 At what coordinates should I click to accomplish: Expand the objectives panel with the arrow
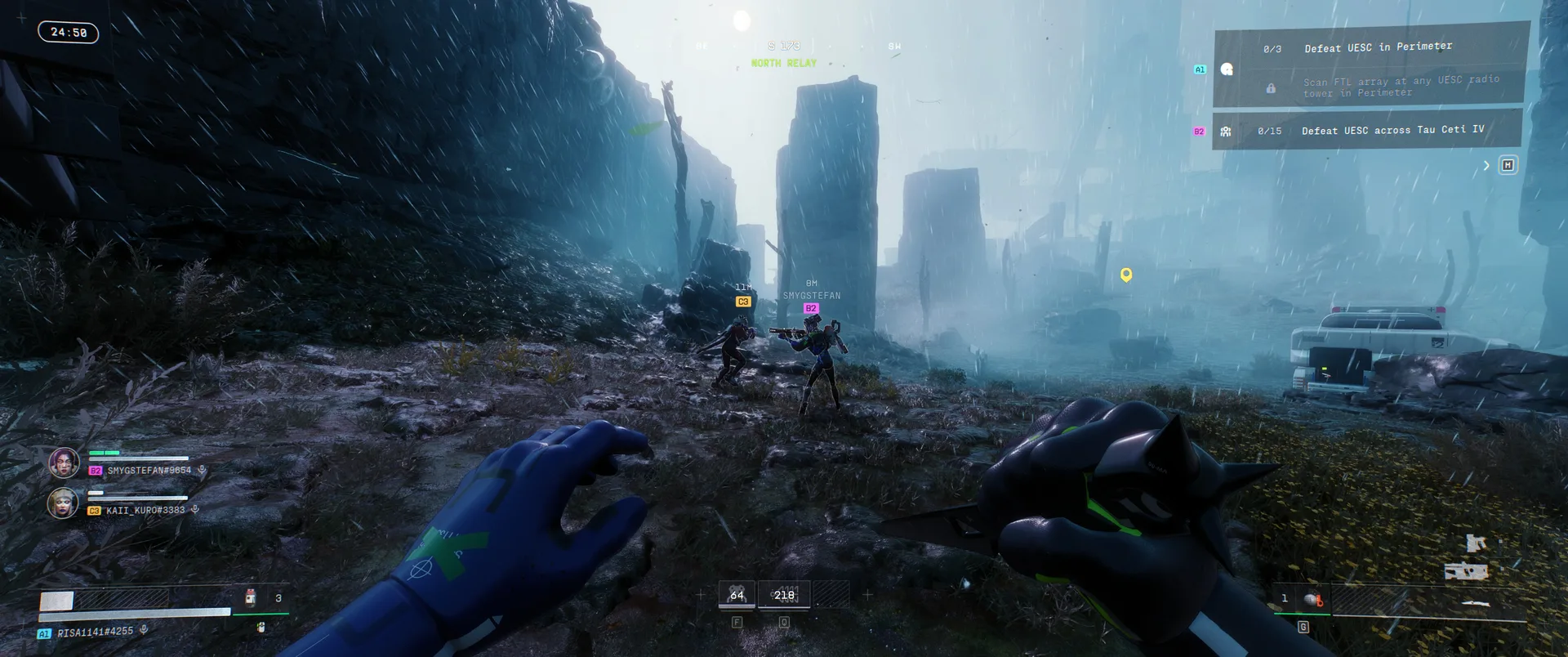coord(1486,166)
